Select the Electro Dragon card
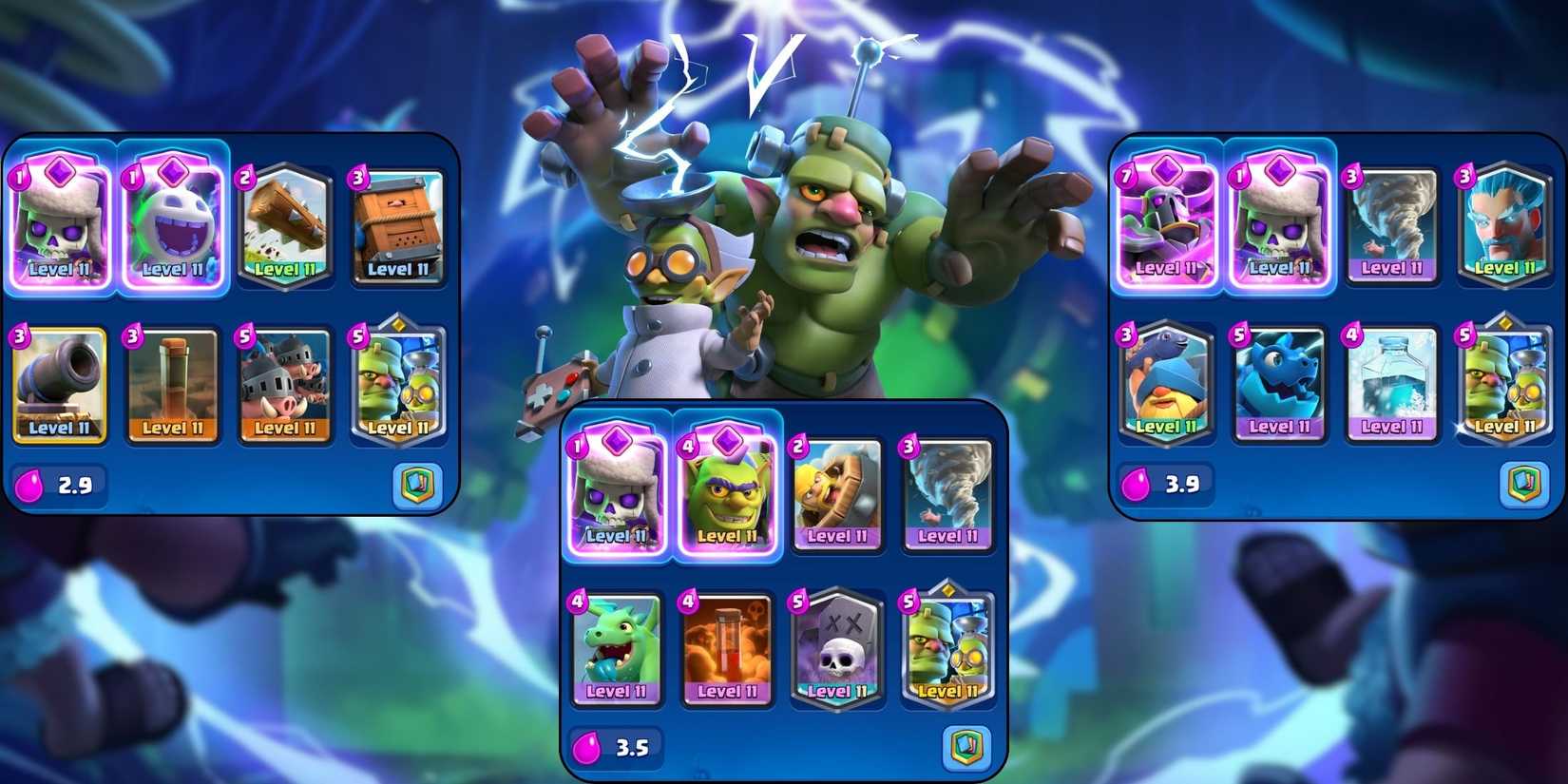 pos(1278,383)
